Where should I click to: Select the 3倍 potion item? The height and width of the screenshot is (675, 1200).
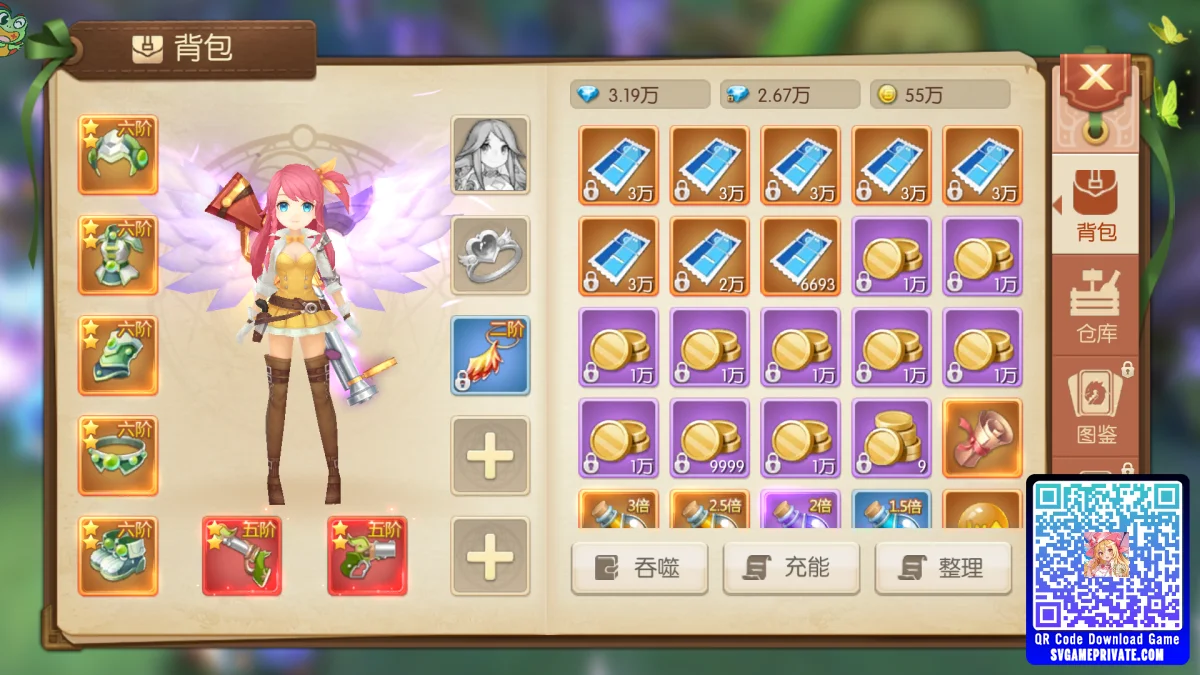tap(619, 509)
